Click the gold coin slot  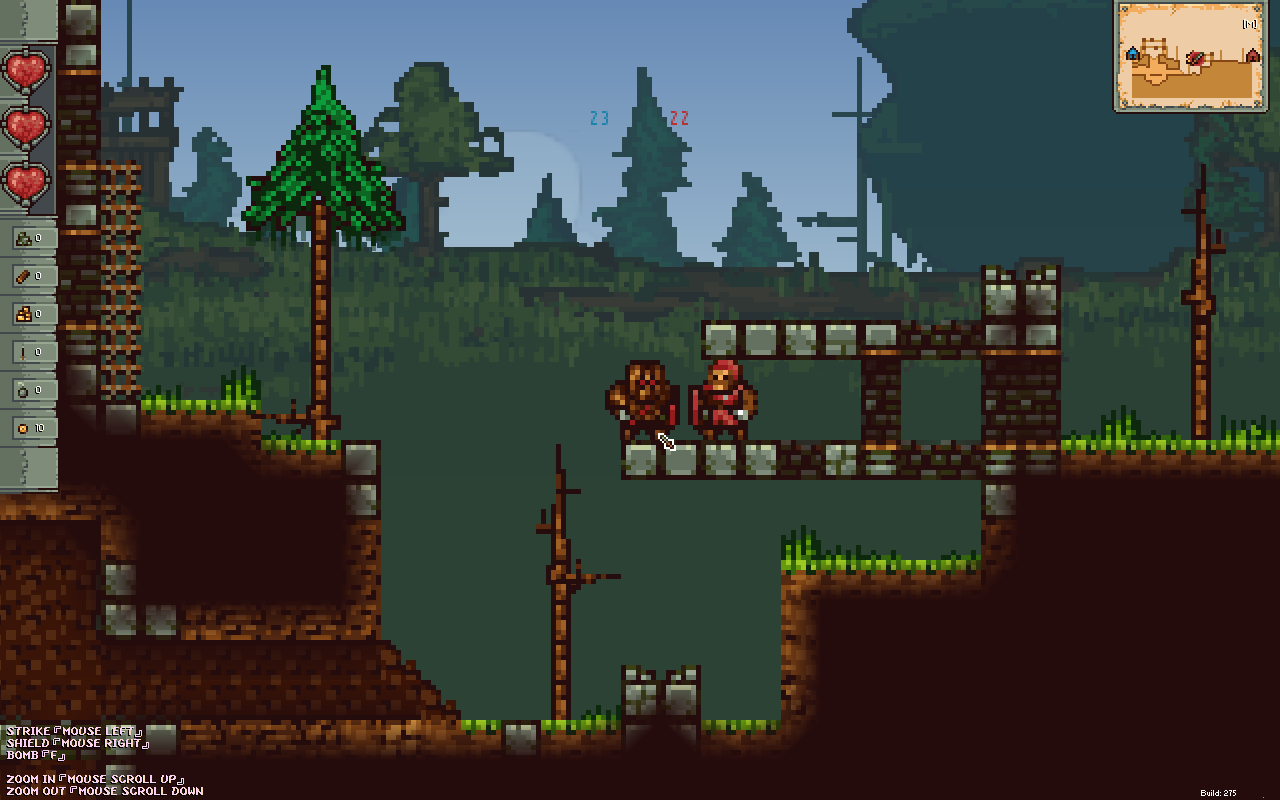[27, 428]
